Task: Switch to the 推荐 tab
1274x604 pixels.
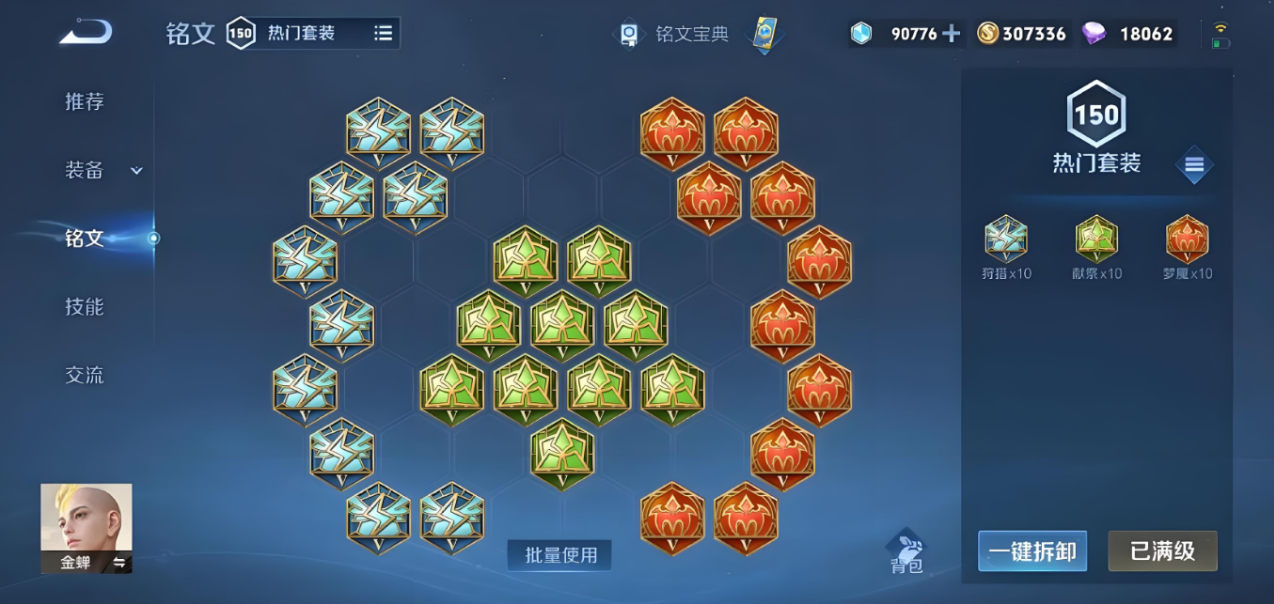Action: pyautogui.click(x=84, y=101)
